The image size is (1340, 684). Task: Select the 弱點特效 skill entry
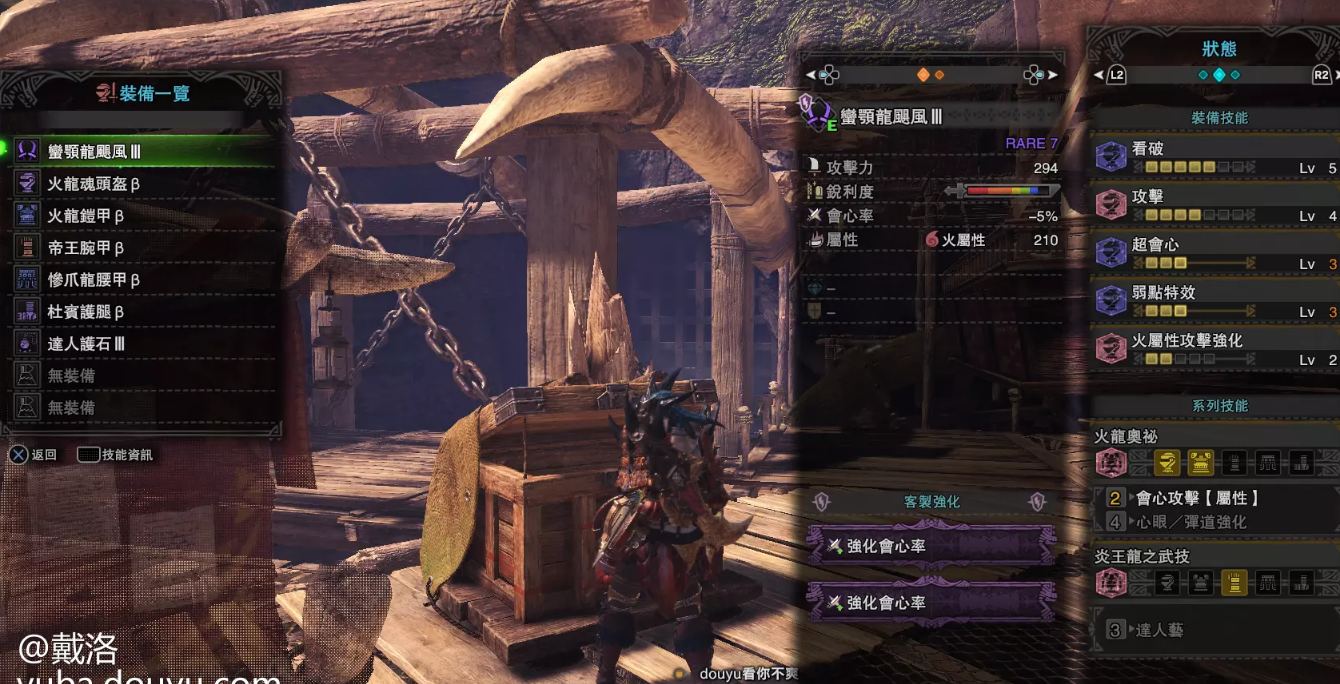(1215, 301)
